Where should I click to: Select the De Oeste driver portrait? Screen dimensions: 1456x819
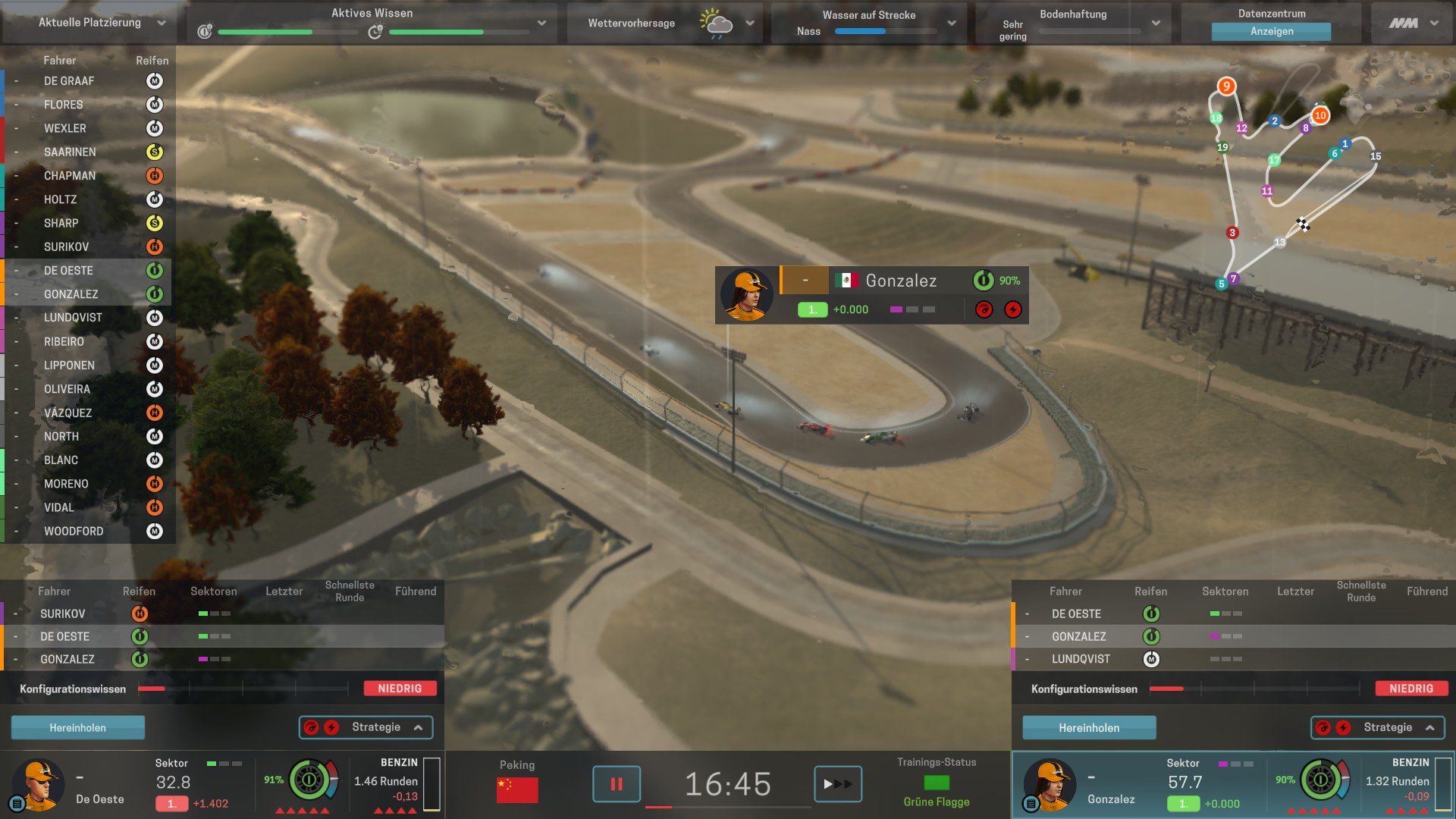[x=36, y=784]
